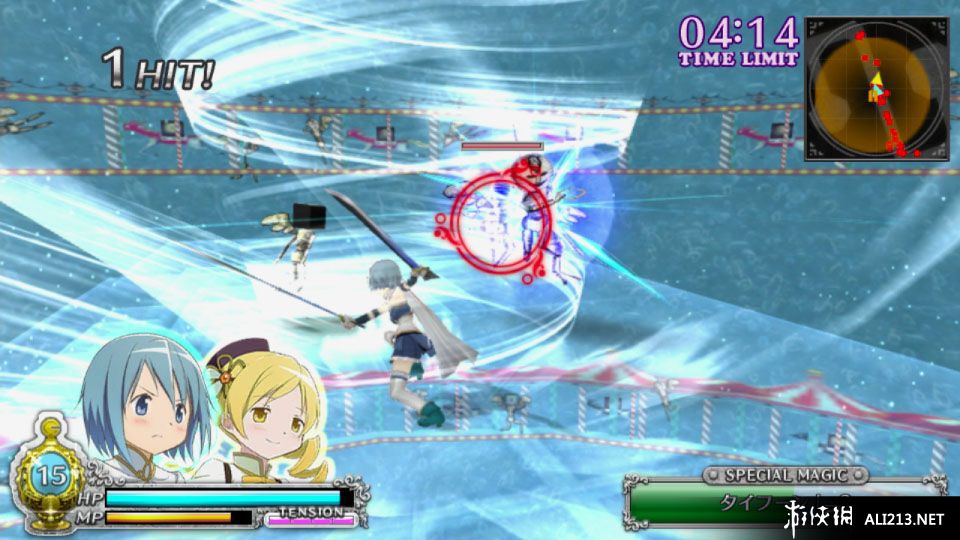The height and width of the screenshot is (540, 960).
Task: Click the circular radar minimap
Action: point(872,89)
